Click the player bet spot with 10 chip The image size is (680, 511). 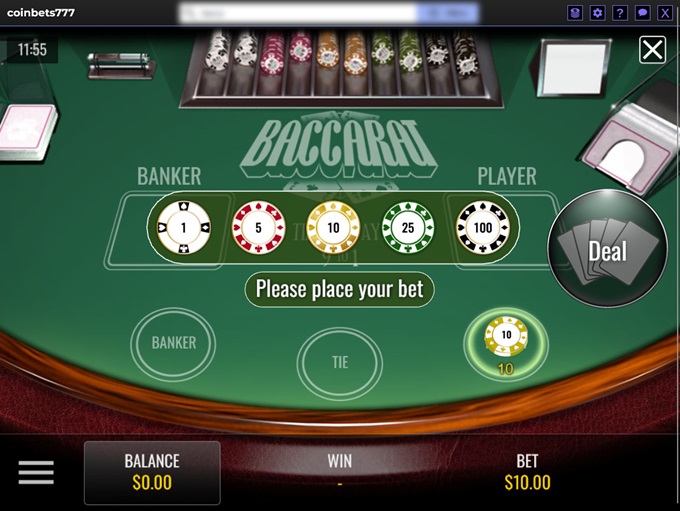[x=506, y=340]
